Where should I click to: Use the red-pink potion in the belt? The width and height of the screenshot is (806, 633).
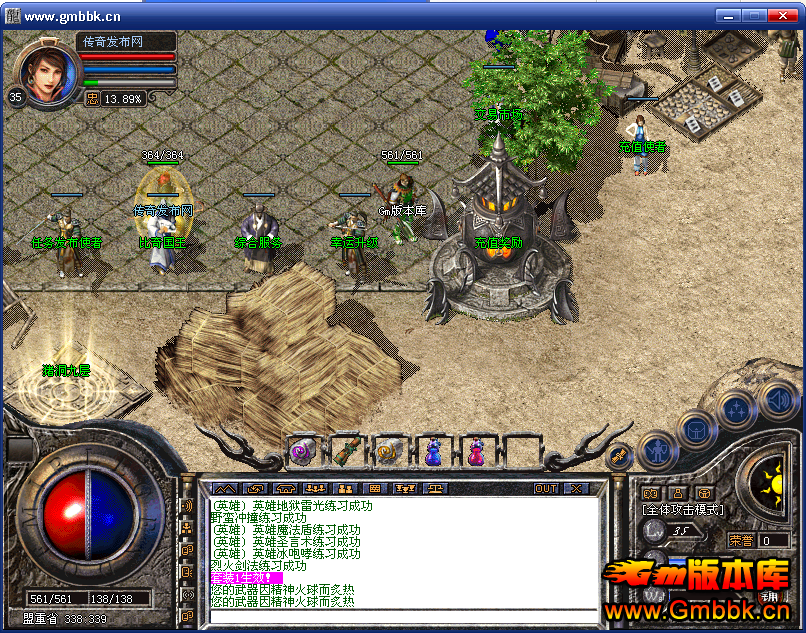476,452
